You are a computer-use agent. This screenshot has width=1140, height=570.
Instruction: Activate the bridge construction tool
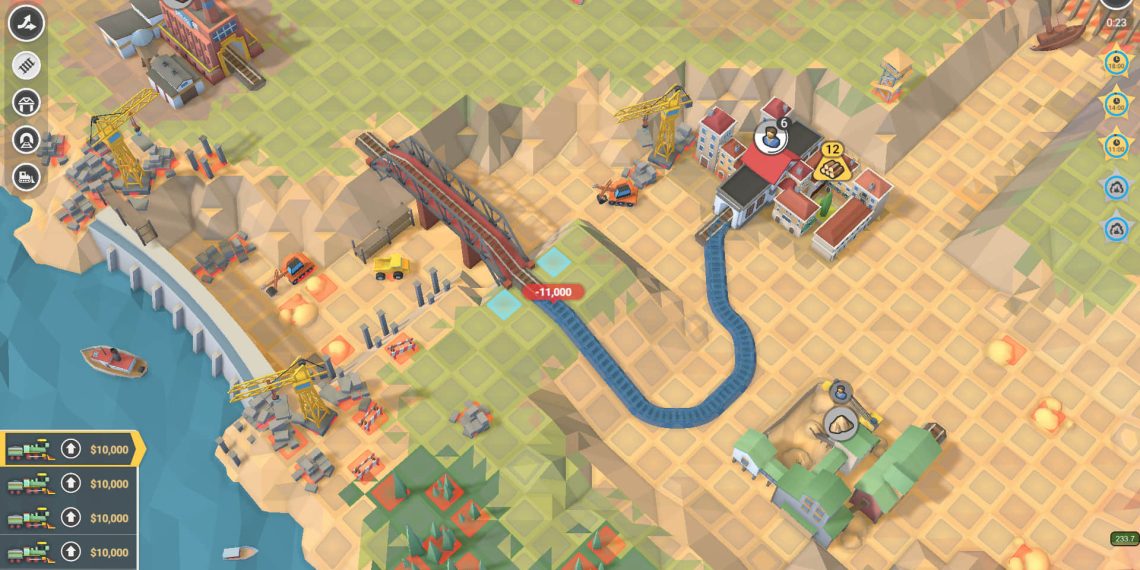tap(27, 102)
